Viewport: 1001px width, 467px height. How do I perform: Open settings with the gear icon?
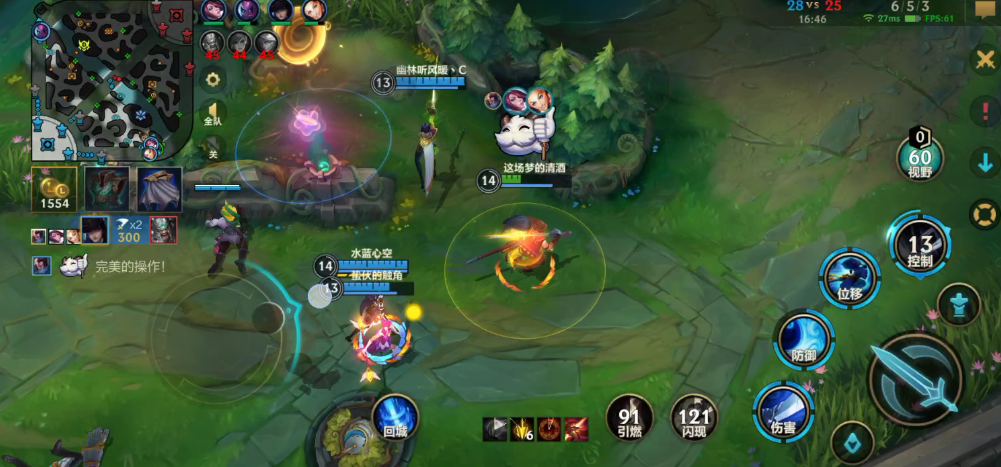[212, 79]
